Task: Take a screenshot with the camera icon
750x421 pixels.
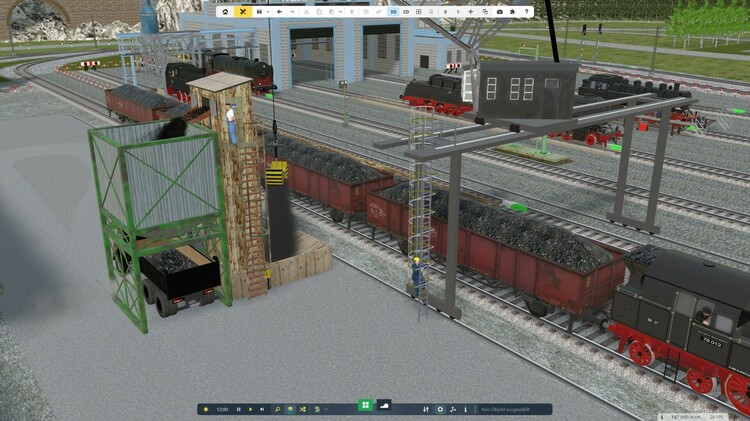Action: tap(500, 11)
